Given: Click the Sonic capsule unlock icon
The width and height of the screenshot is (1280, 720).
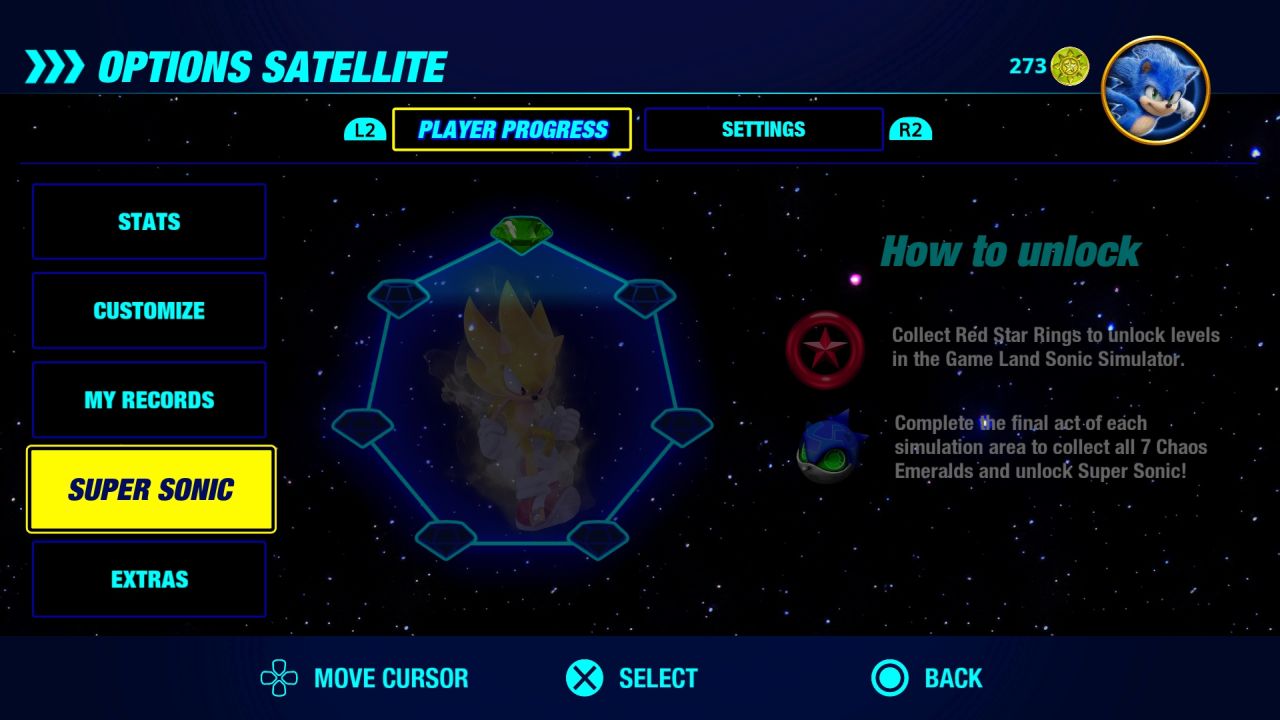Looking at the screenshot, I should coord(824,448).
